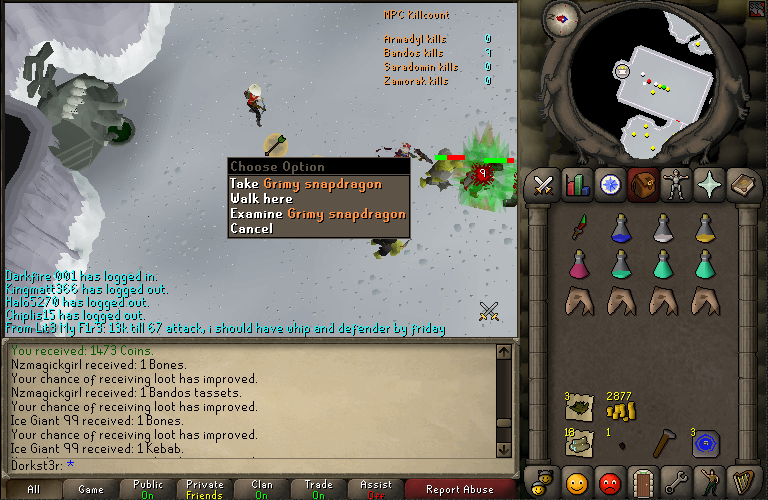Screen dimensions: 768x500
Task: Choose the Walk here option
Action: click(x=261, y=198)
